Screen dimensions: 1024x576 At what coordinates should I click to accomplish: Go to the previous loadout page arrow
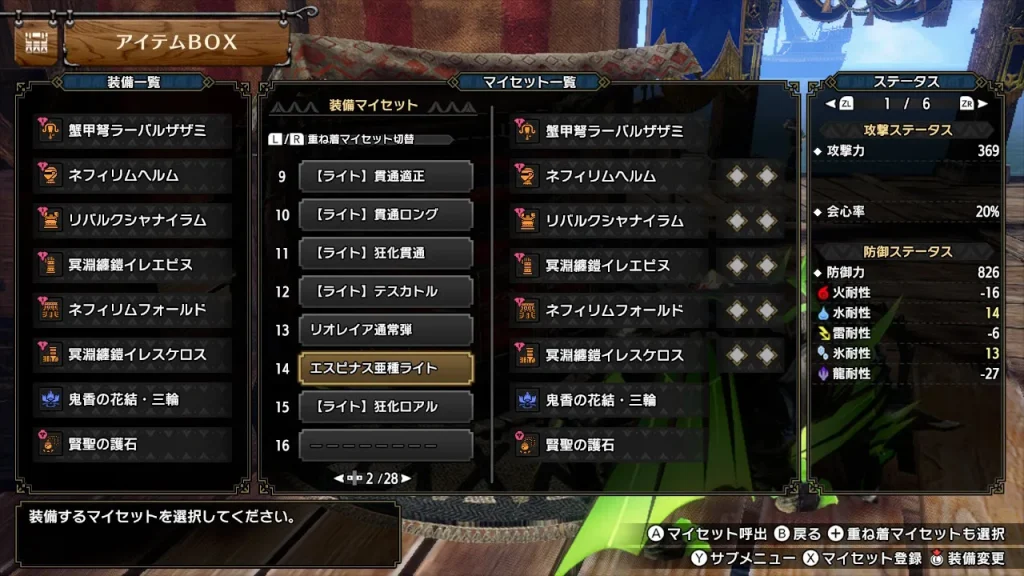point(339,479)
